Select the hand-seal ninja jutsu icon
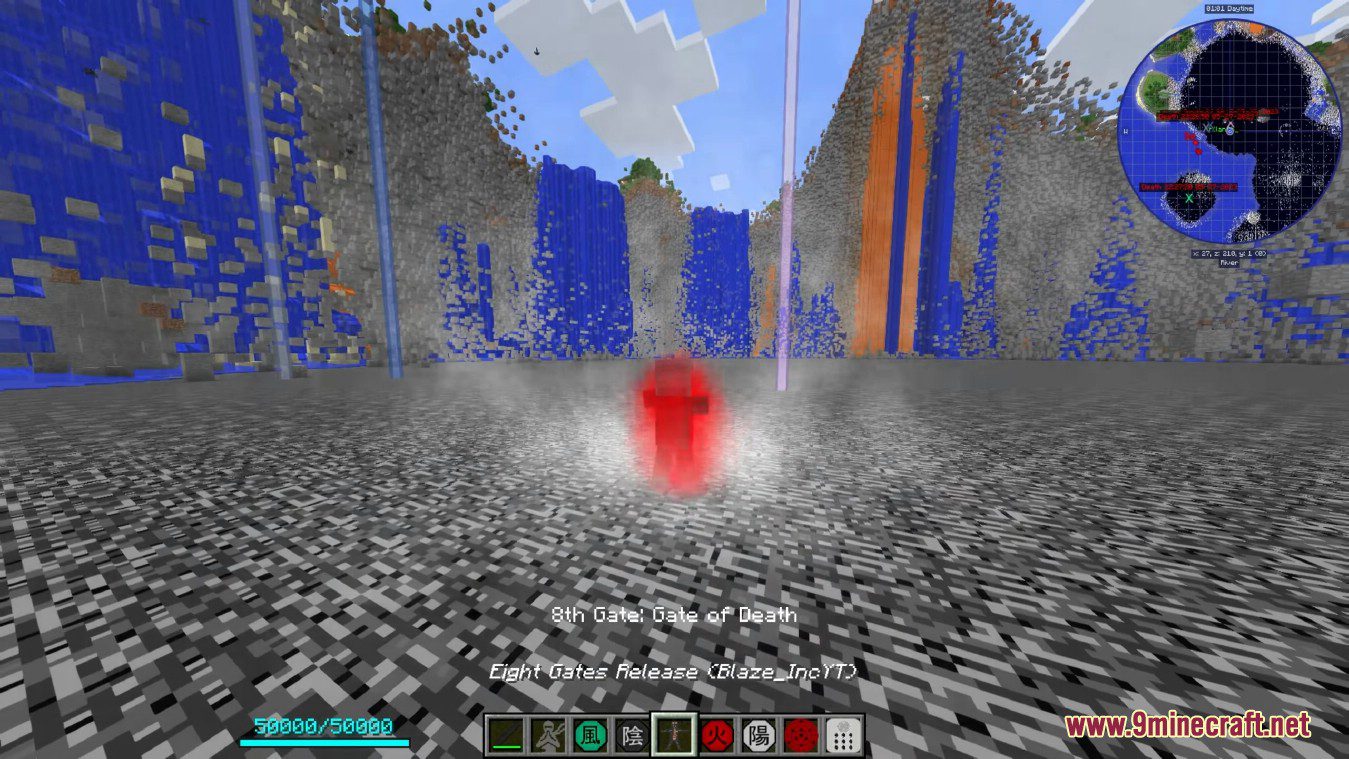The image size is (1349, 759). pyautogui.click(x=548, y=735)
